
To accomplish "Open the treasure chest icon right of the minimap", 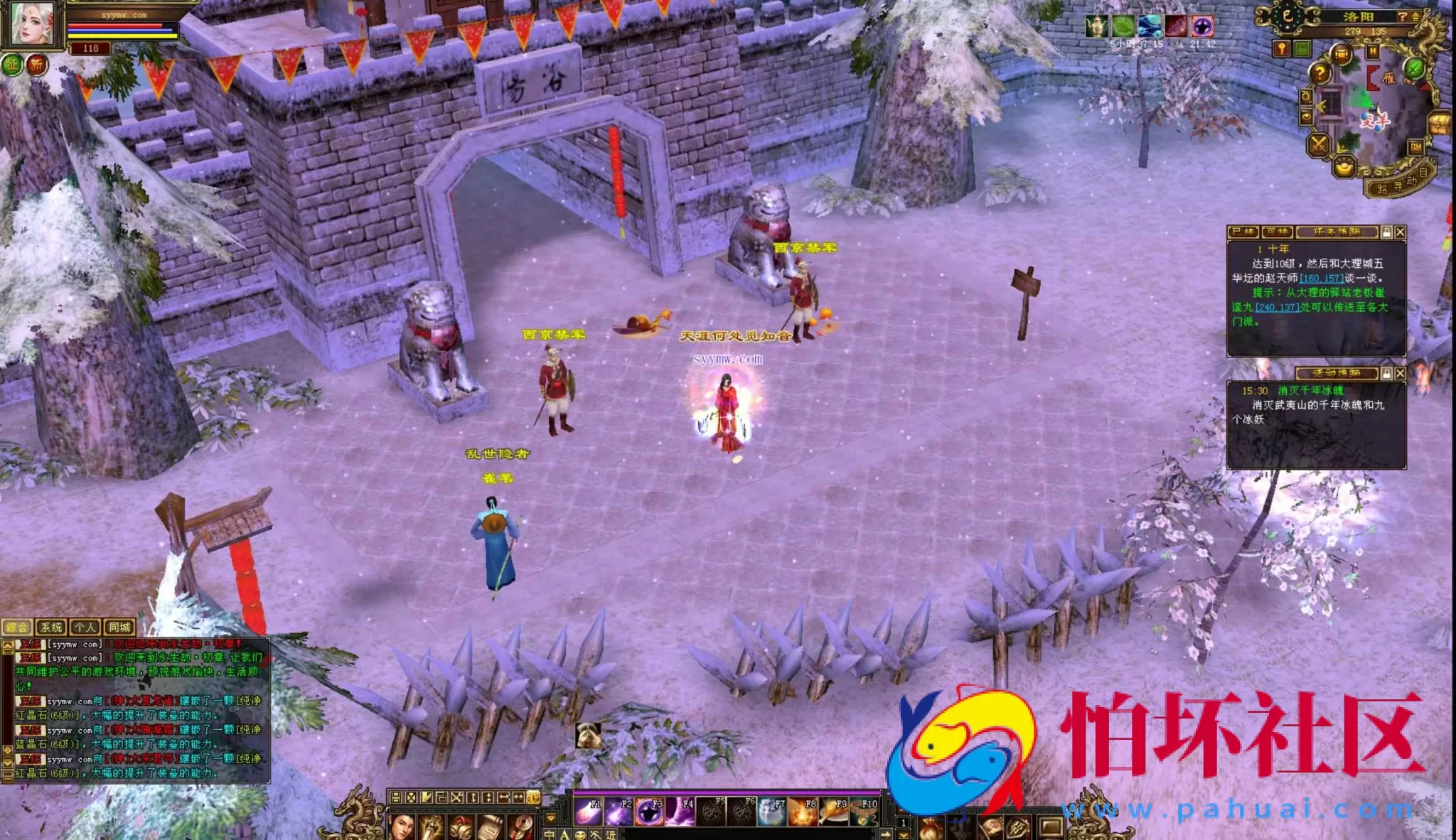I will click(x=1438, y=123).
